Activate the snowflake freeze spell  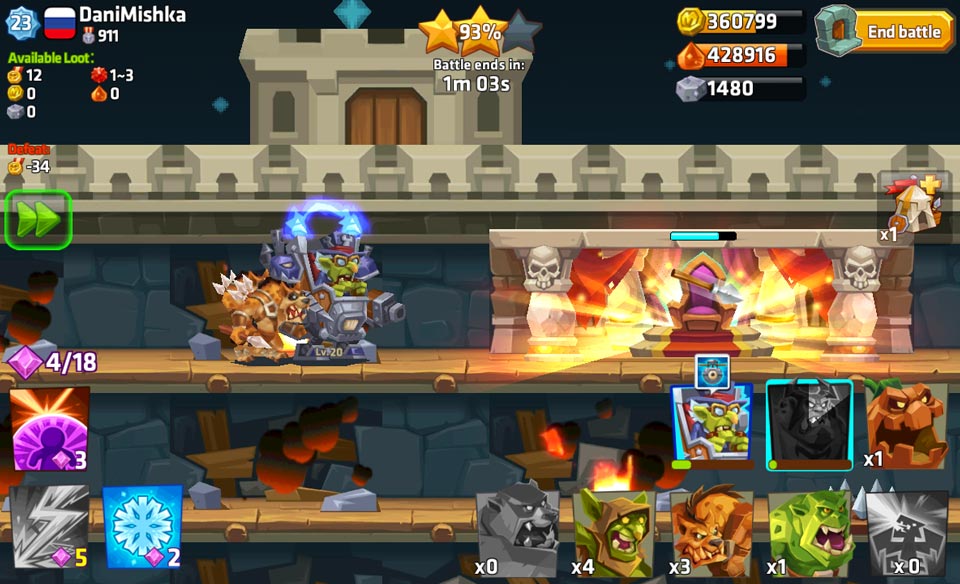click(142, 527)
